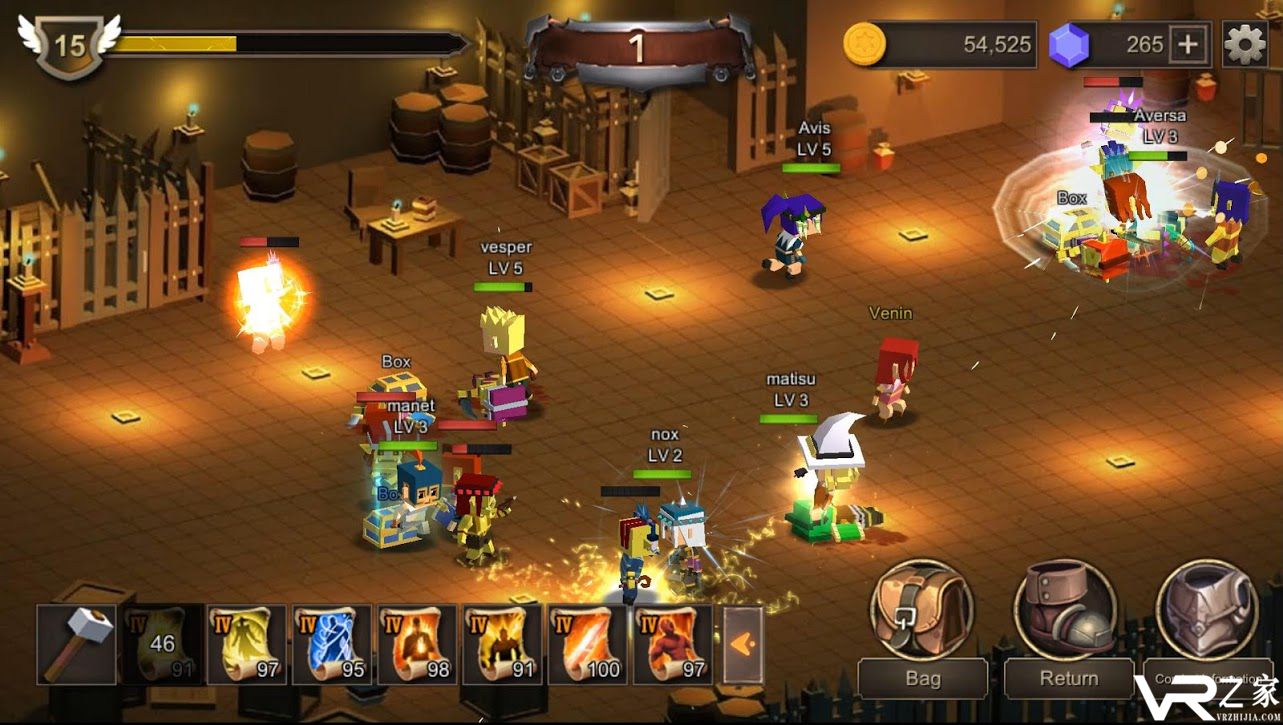Select the hammer slot in hotbar

(x=76, y=645)
